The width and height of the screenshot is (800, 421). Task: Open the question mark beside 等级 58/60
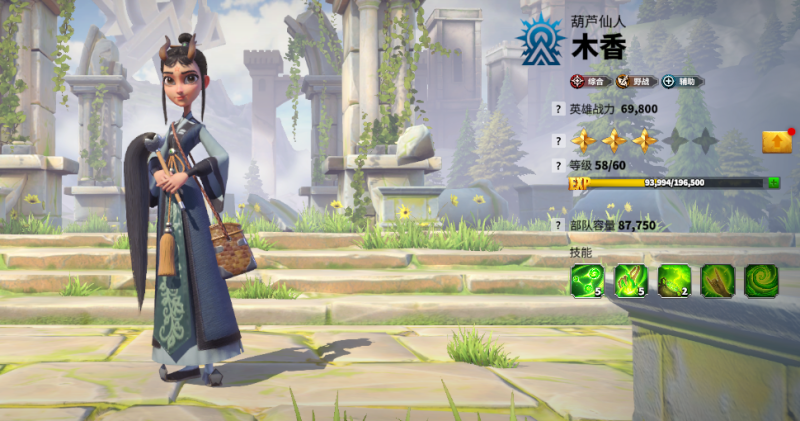[x=558, y=165]
